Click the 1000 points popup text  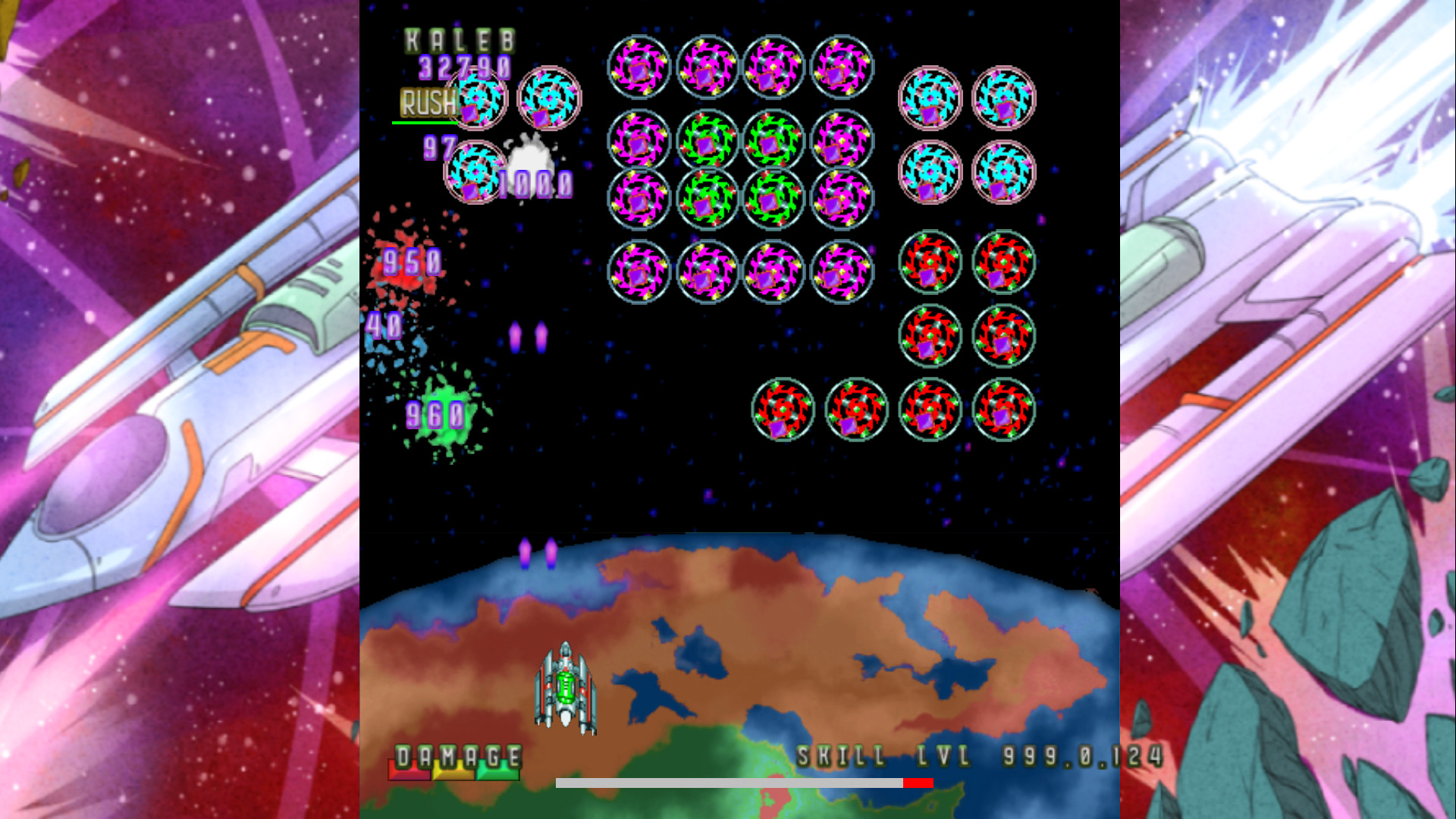(535, 182)
